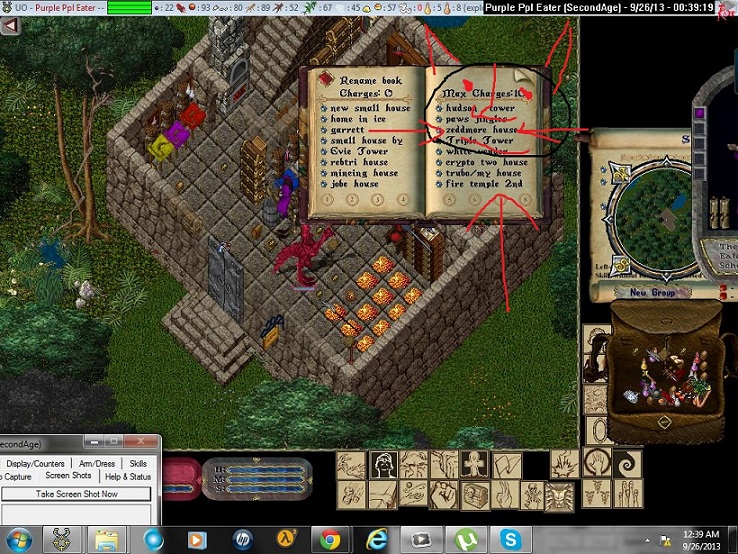Screen dimensions: 738x554
Task: Click the red gem Rename book button
Action: click(325, 78)
